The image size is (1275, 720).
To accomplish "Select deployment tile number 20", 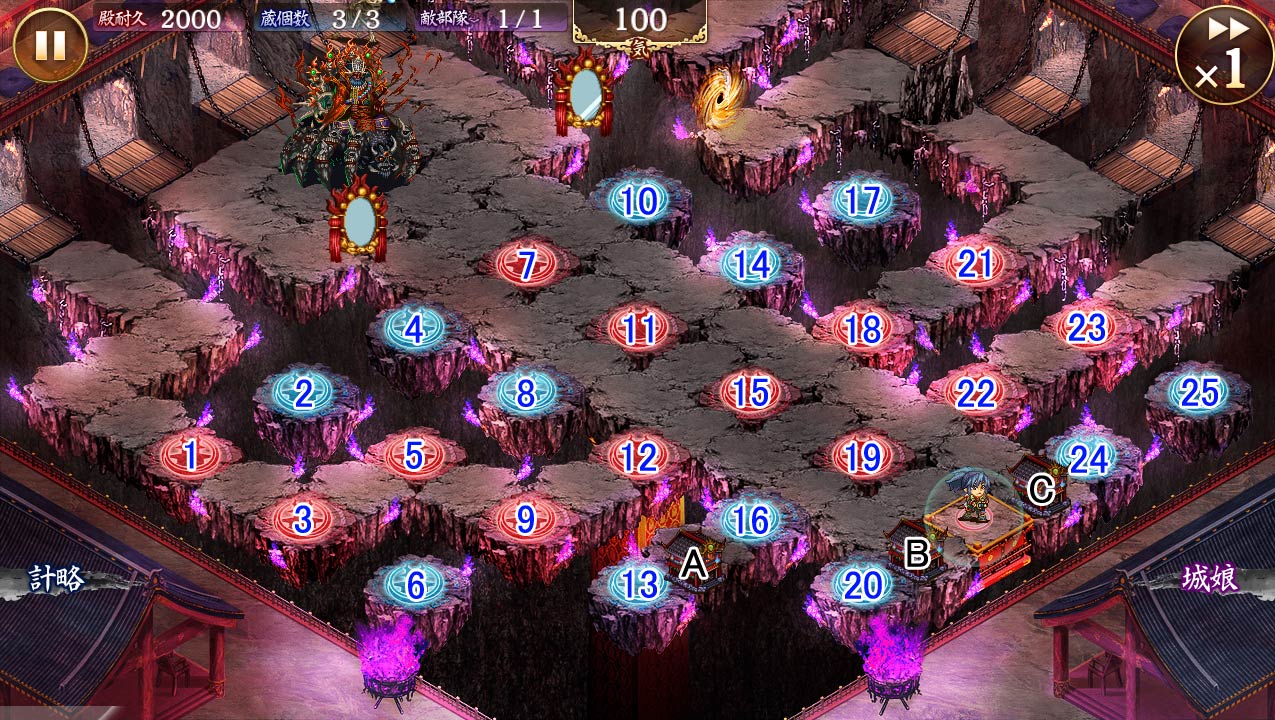I will click(x=862, y=585).
